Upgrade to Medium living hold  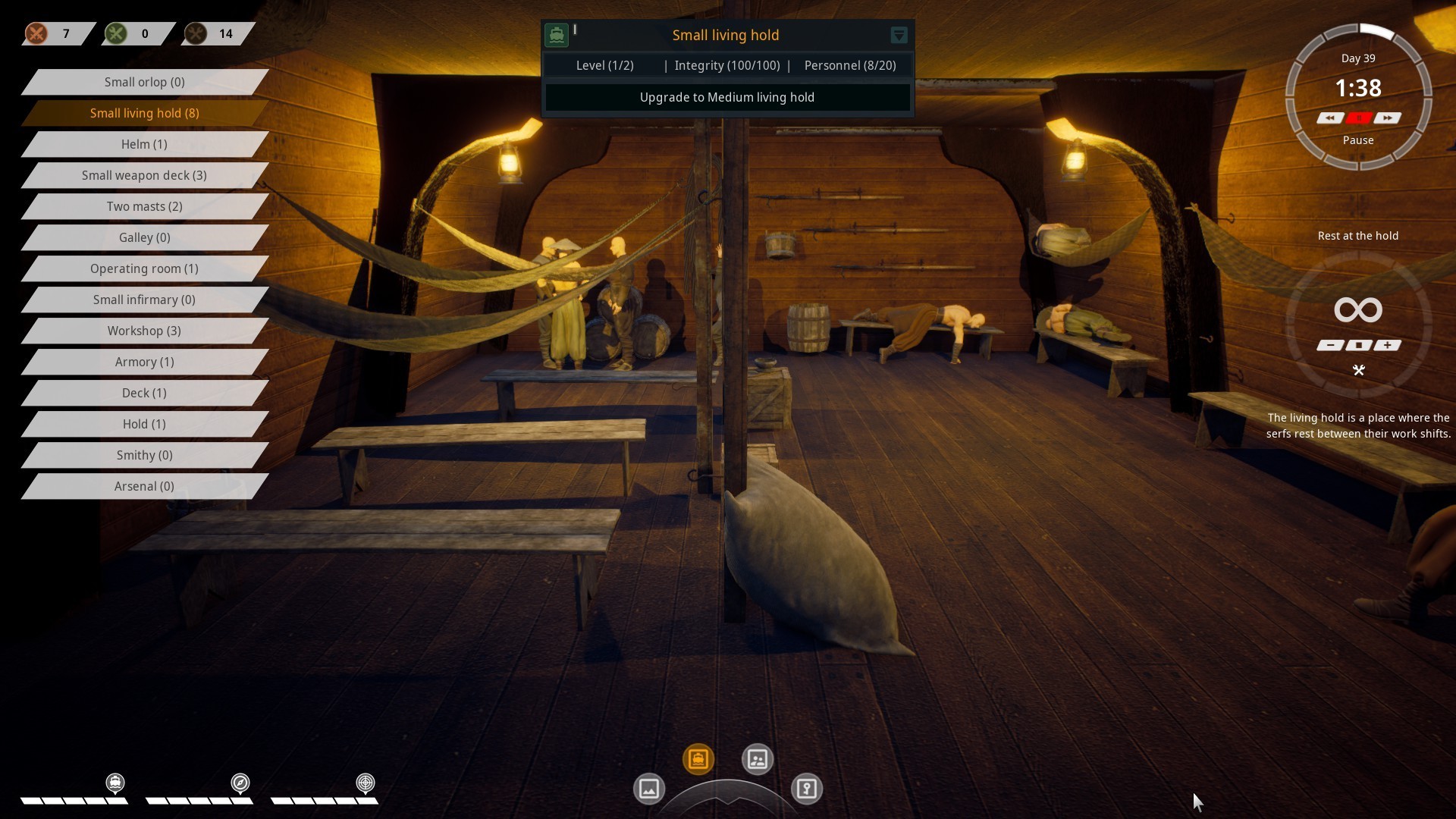pyautogui.click(x=727, y=97)
